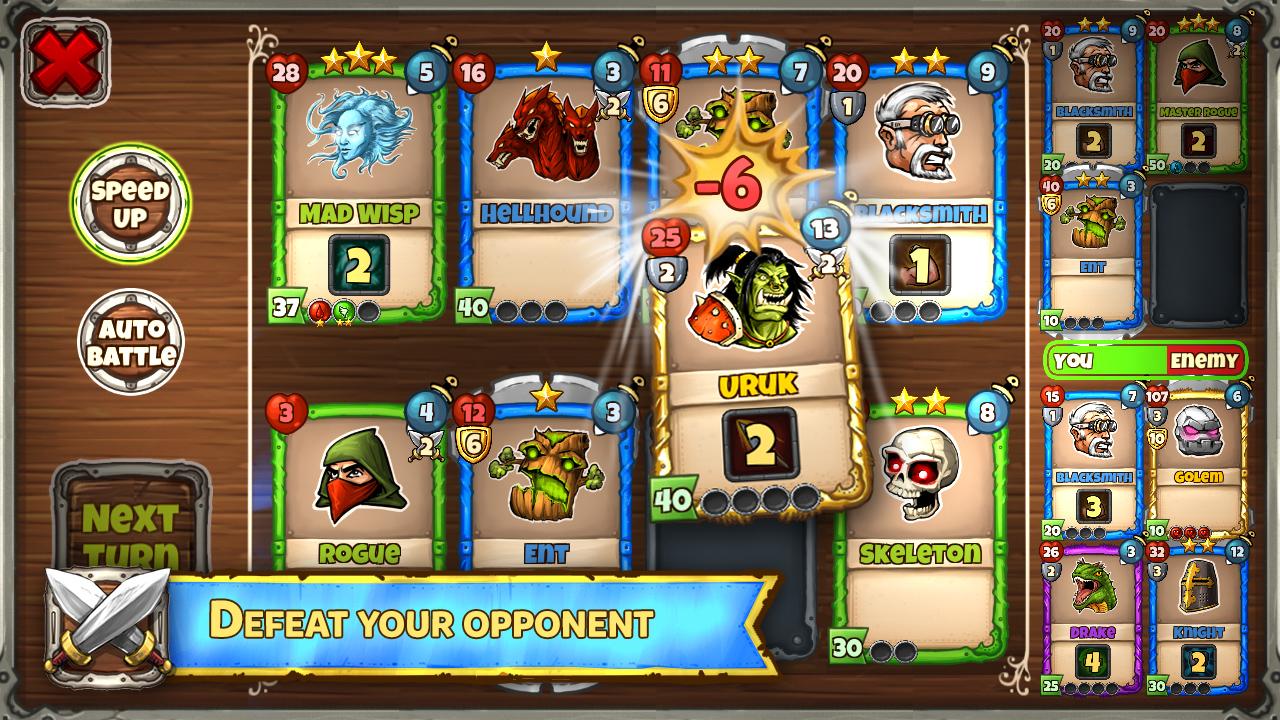Viewport: 1280px width, 720px height.
Task: Enable Auto Battle mode
Action: pos(131,342)
